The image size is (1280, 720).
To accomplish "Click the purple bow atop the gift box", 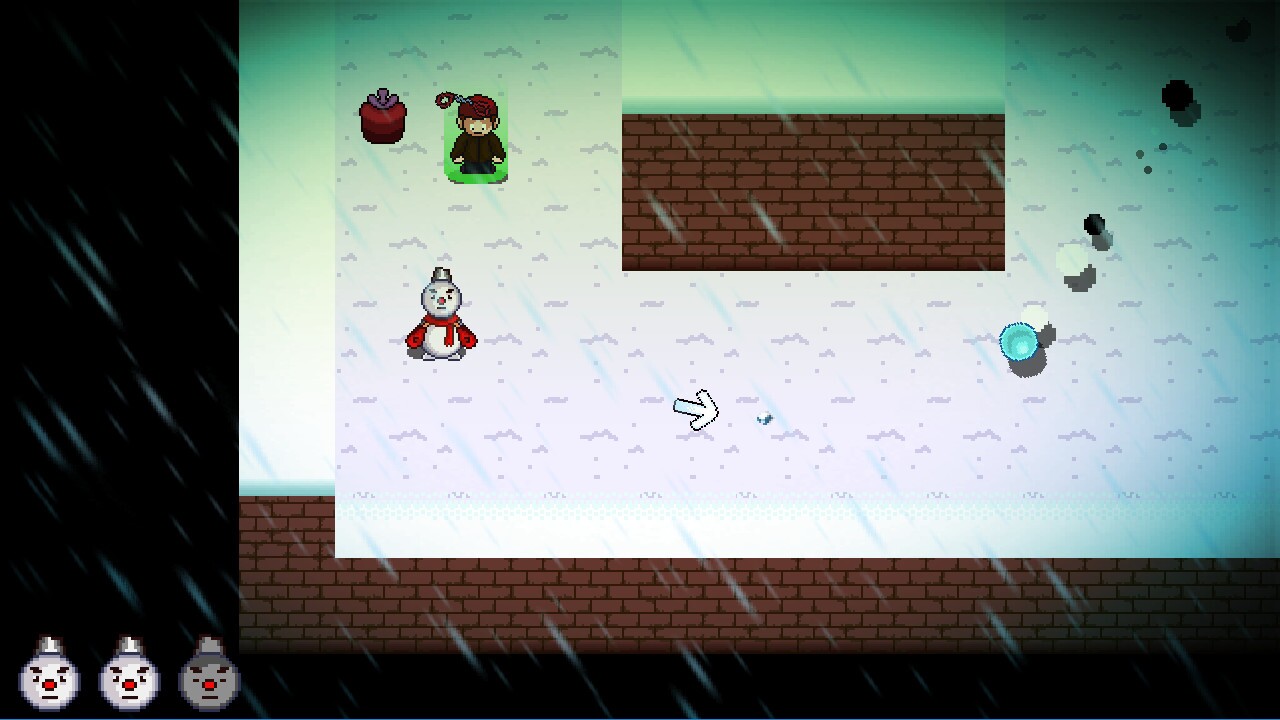I will [x=381, y=100].
